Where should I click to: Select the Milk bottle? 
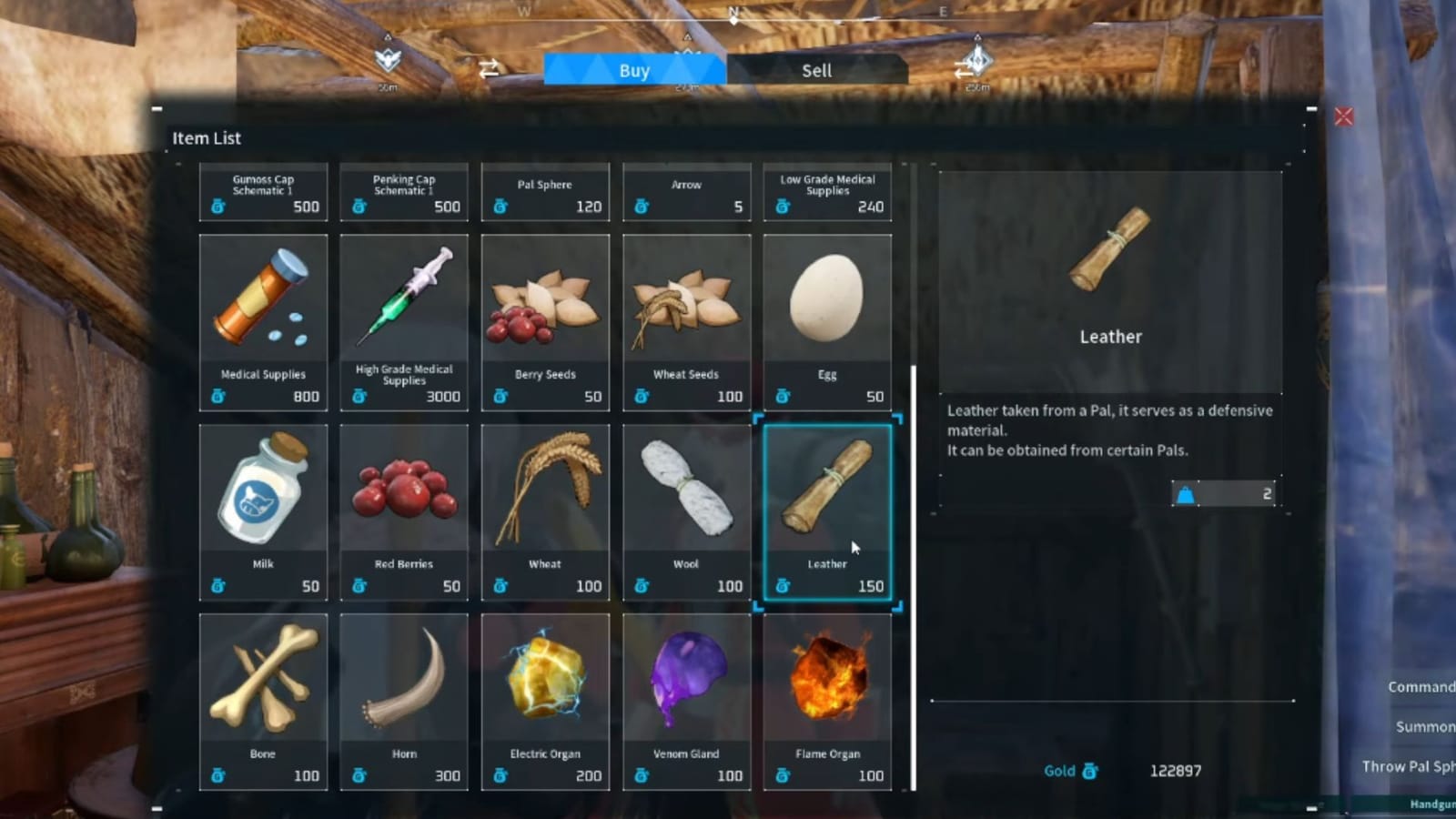pos(263,510)
